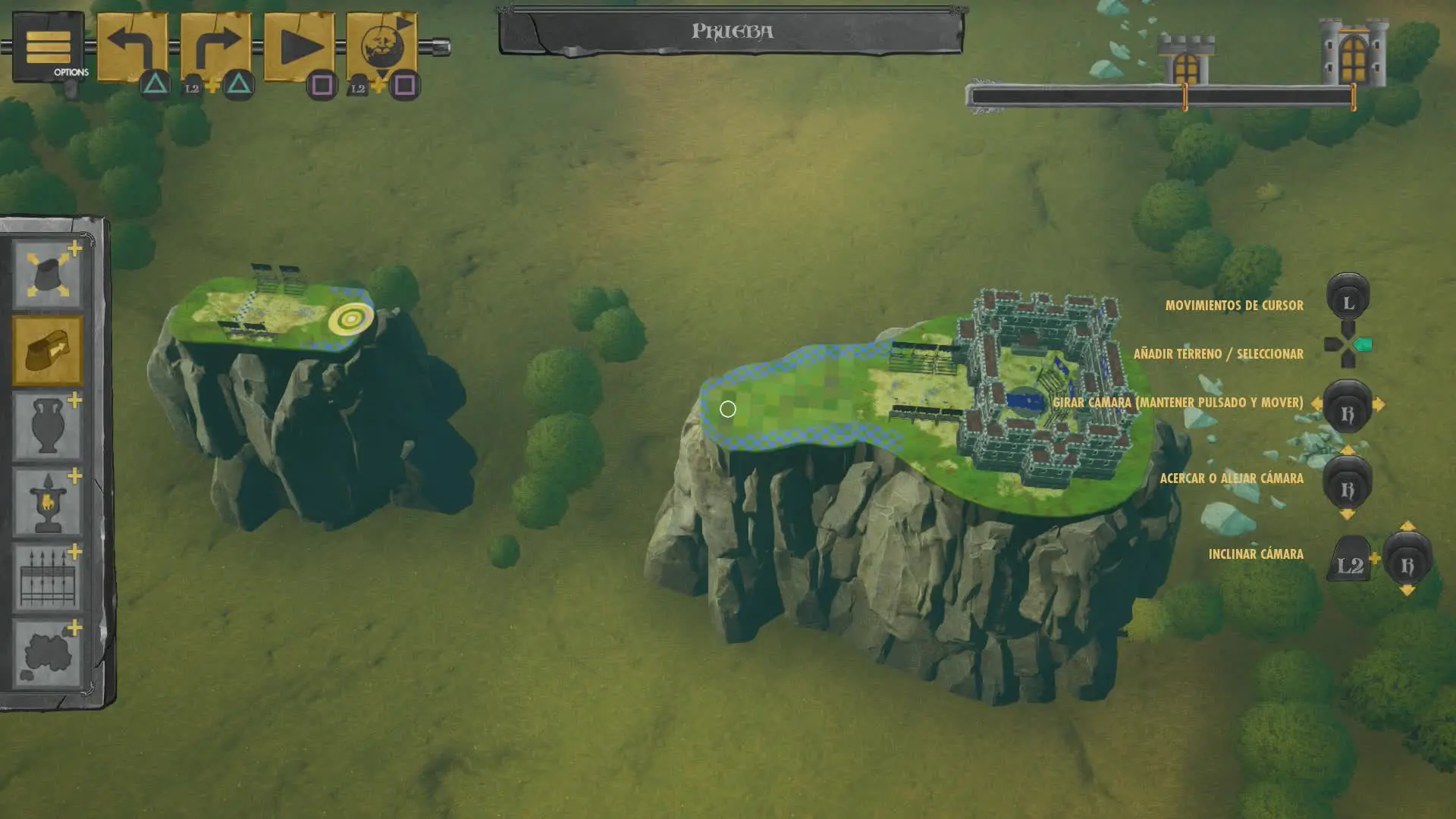Select the highlighted add-terrain block tool
The width and height of the screenshot is (1456, 819).
pos(47,350)
